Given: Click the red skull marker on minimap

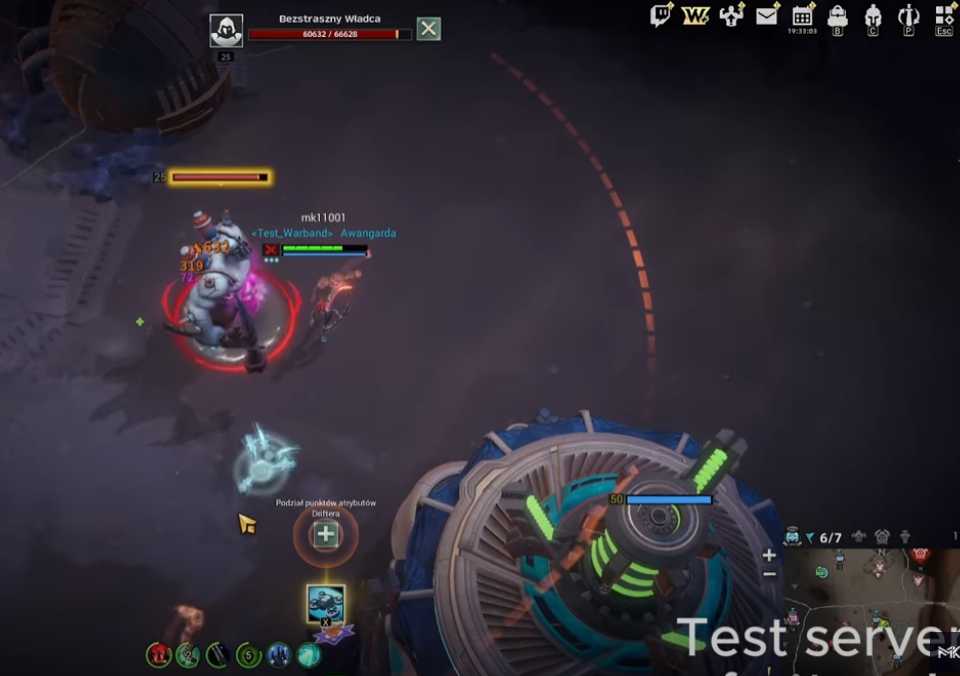Looking at the screenshot, I should (x=920, y=555).
